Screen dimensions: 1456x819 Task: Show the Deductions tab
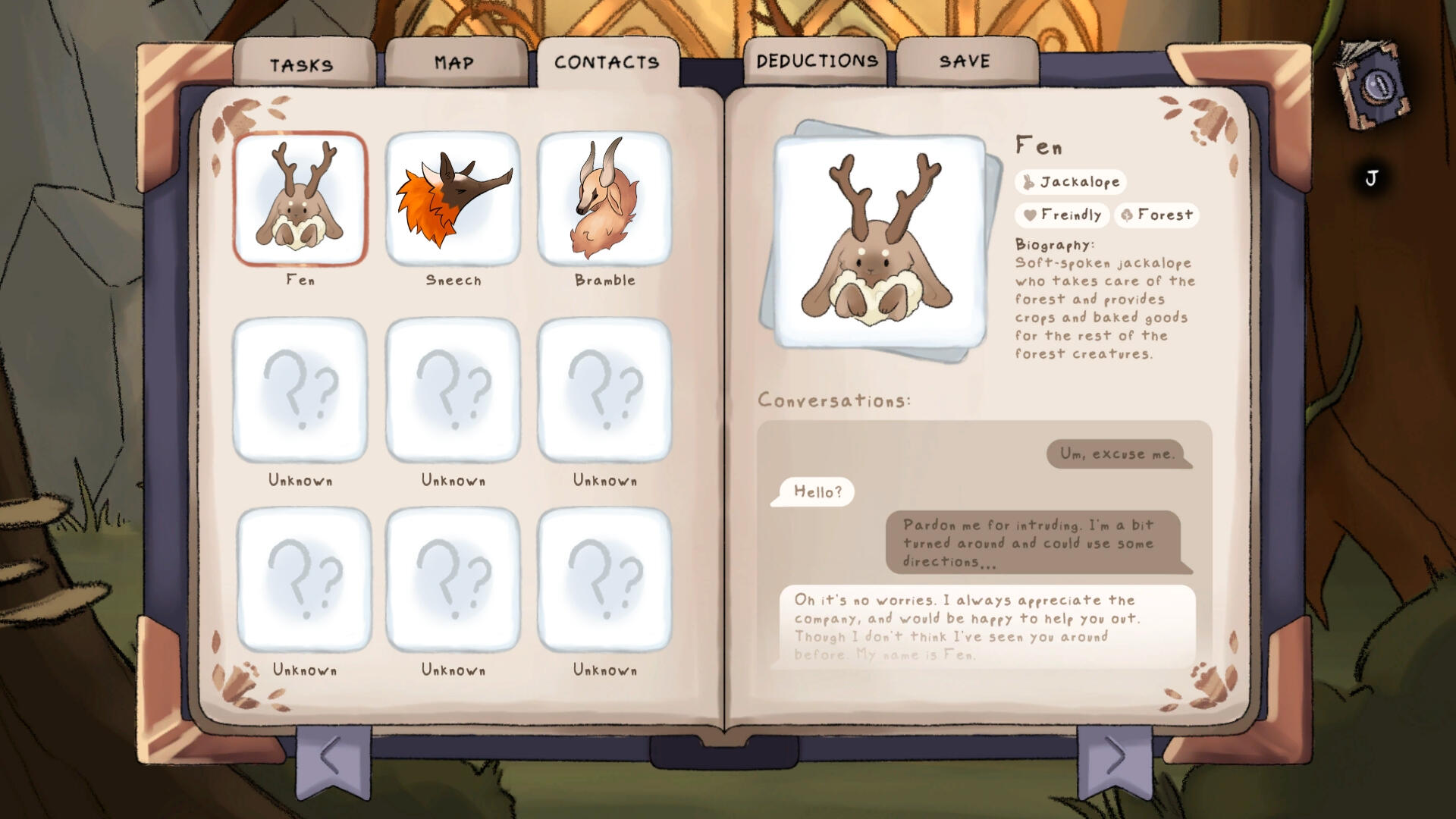(x=817, y=61)
